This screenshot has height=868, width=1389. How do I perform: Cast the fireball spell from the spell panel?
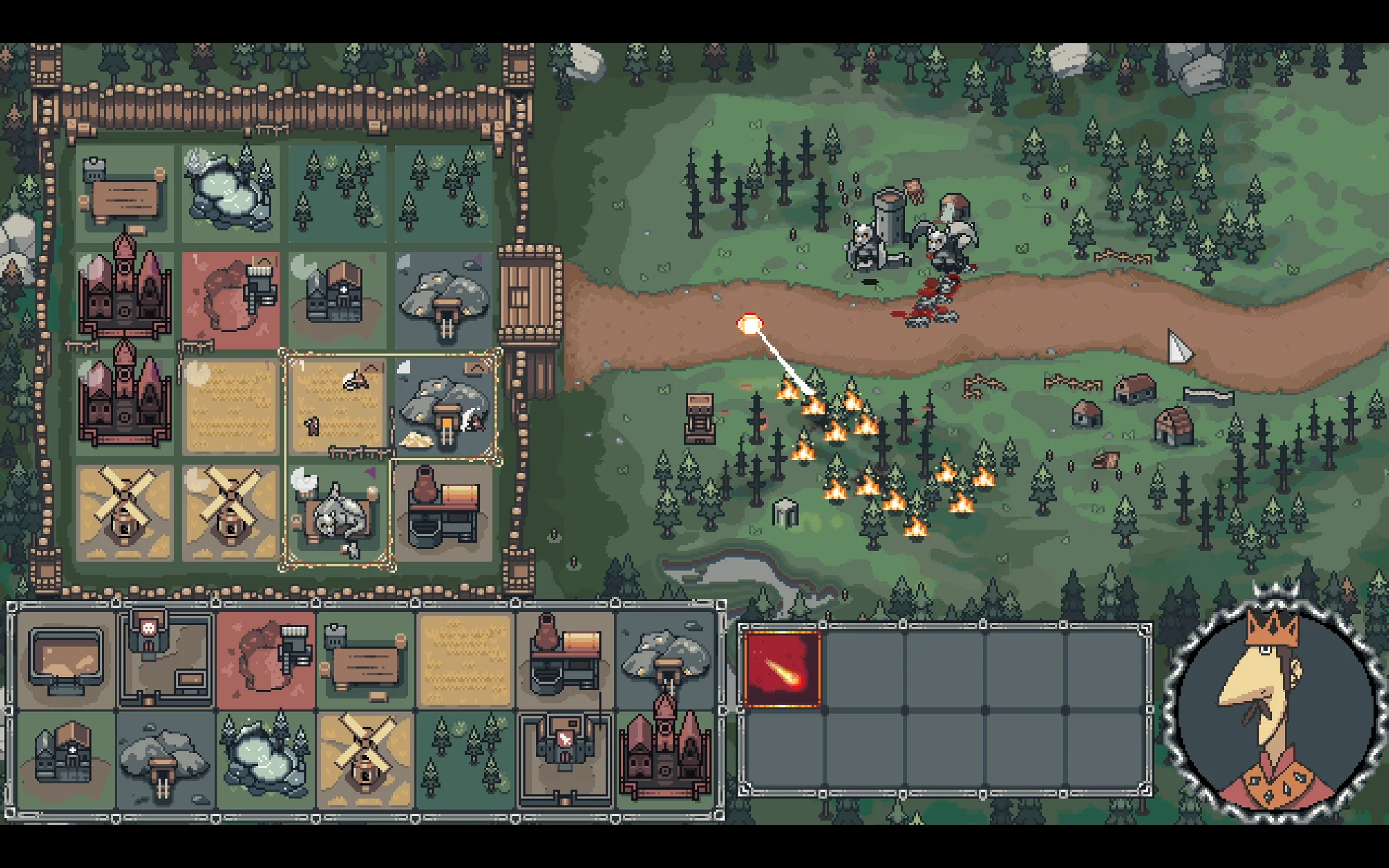[782, 669]
